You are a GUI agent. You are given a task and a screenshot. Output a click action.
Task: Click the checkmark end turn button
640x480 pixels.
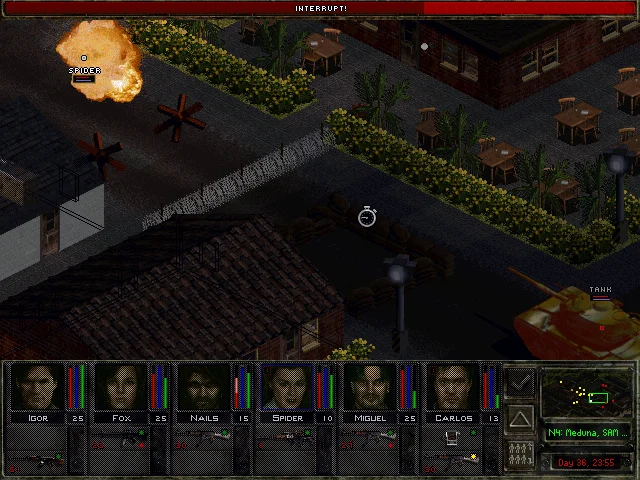[x=520, y=381]
